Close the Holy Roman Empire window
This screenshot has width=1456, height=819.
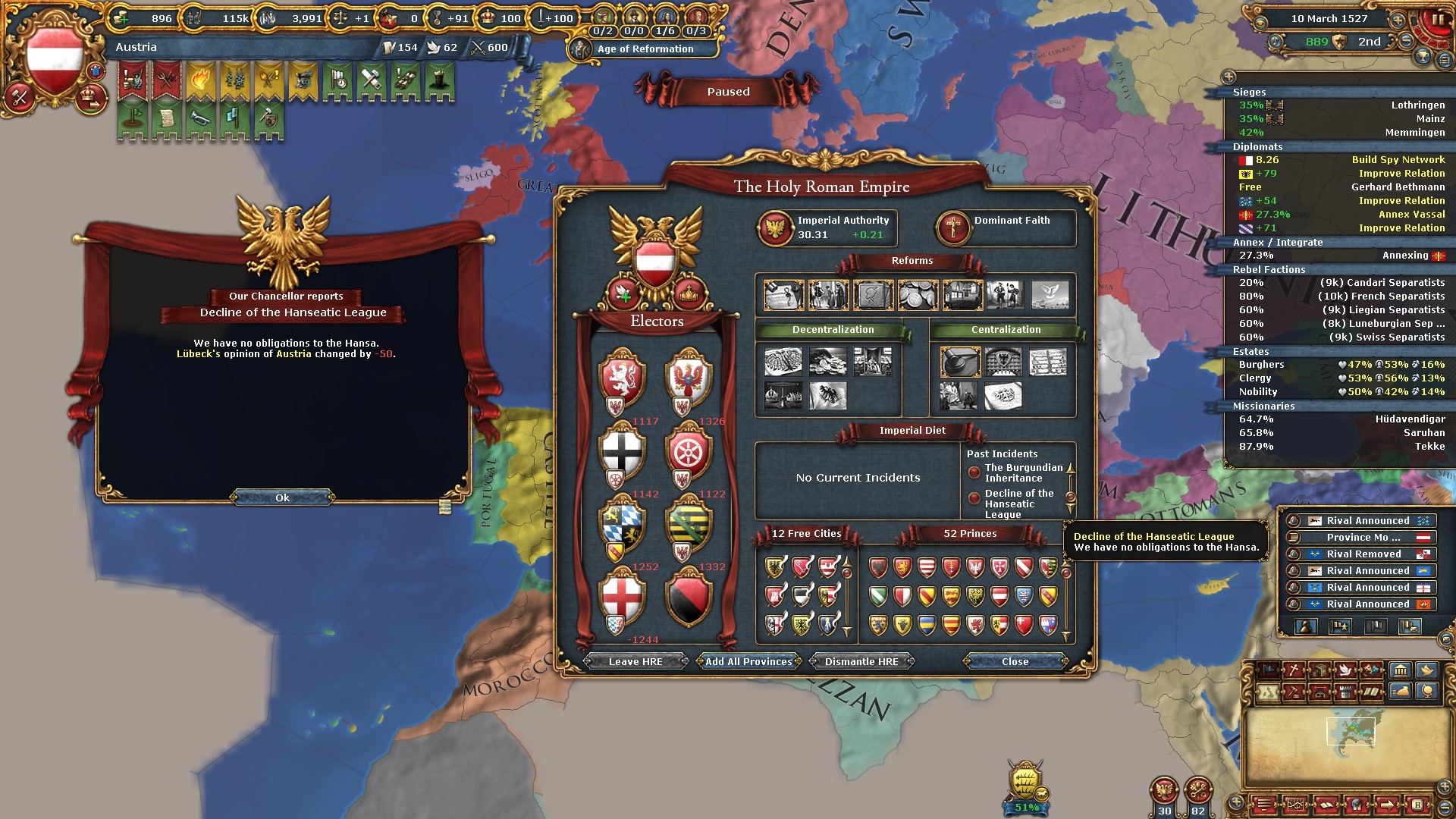(x=1015, y=661)
